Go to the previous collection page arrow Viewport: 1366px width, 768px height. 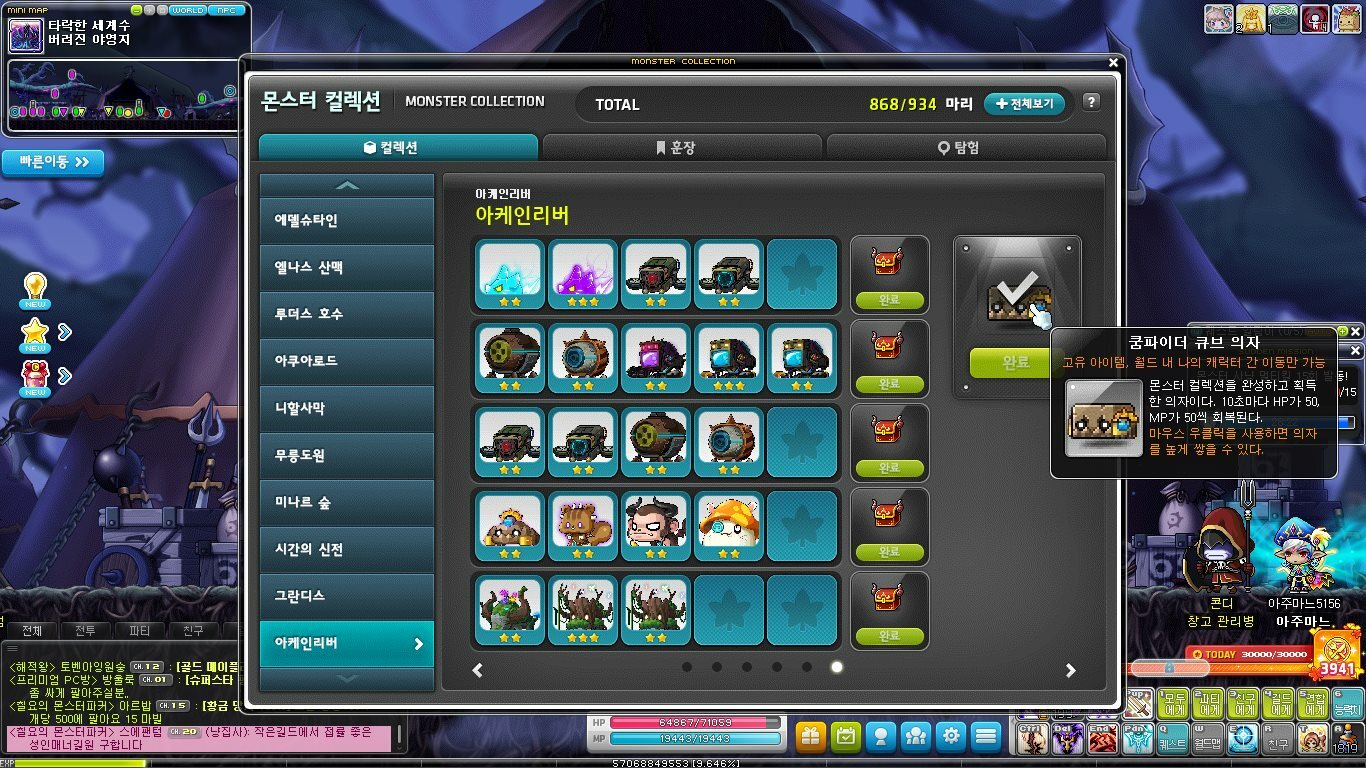(478, 670)
